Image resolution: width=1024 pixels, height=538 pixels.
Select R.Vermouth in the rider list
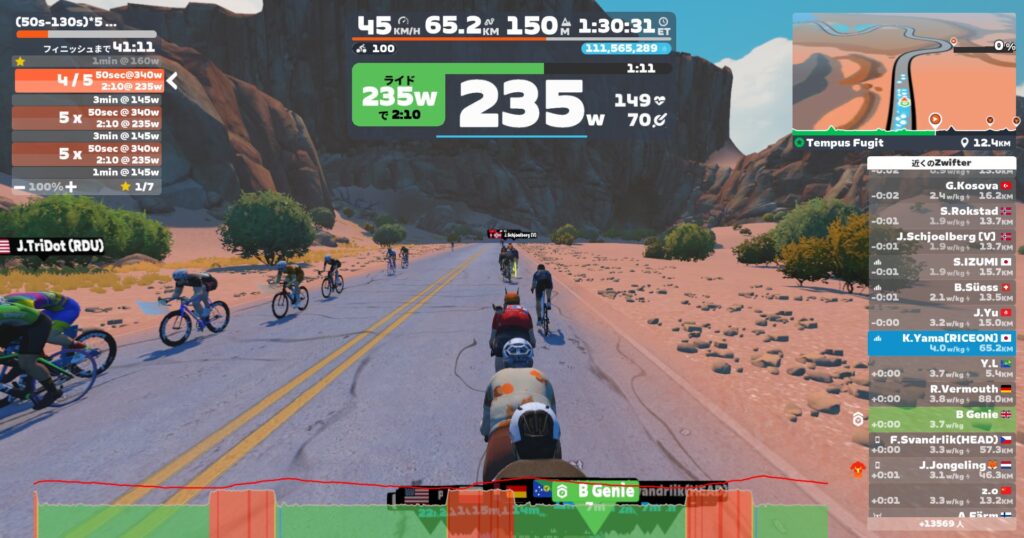click(x=940, y=393)
